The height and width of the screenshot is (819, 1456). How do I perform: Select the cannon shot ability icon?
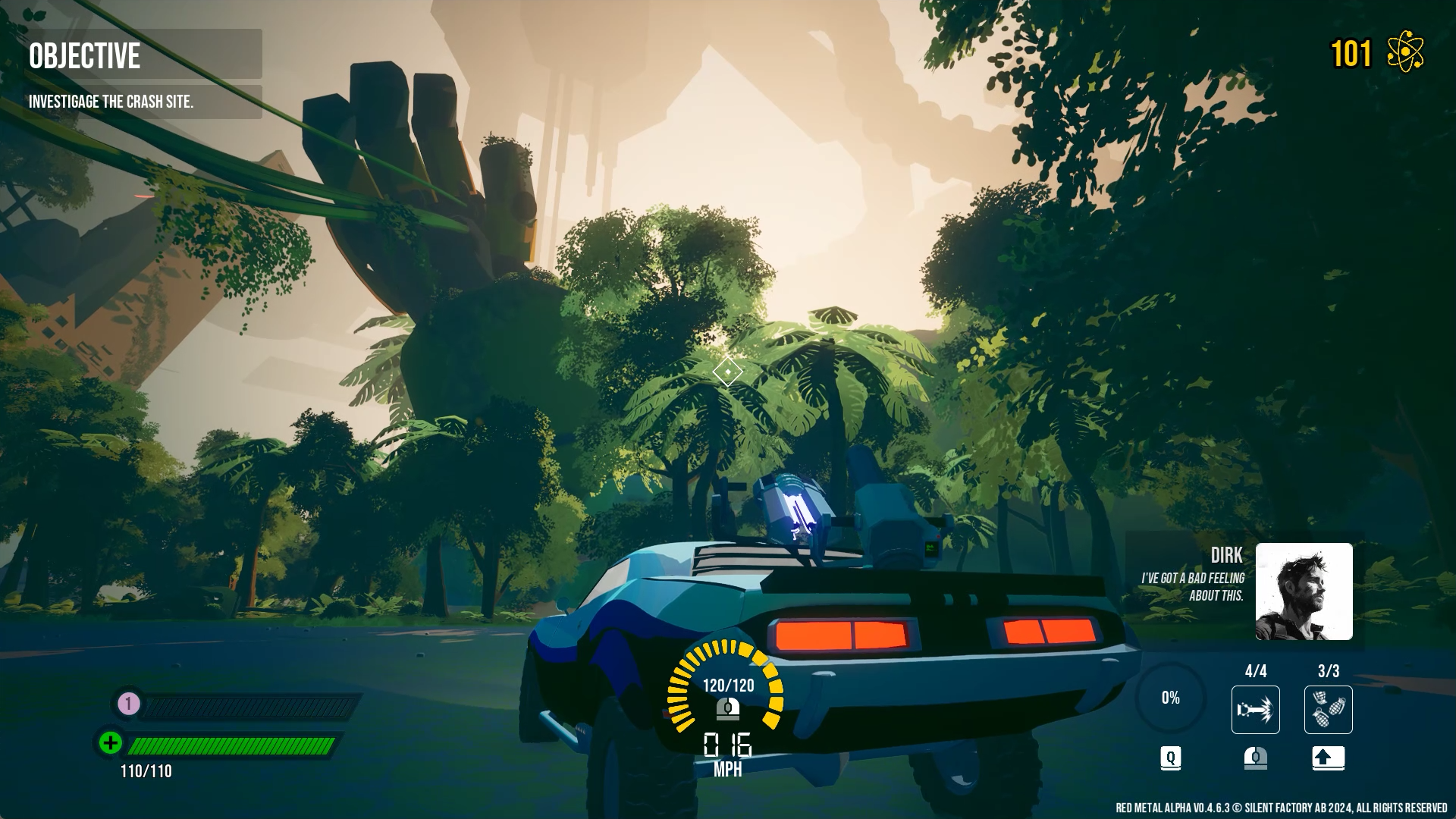(1255, 710)
